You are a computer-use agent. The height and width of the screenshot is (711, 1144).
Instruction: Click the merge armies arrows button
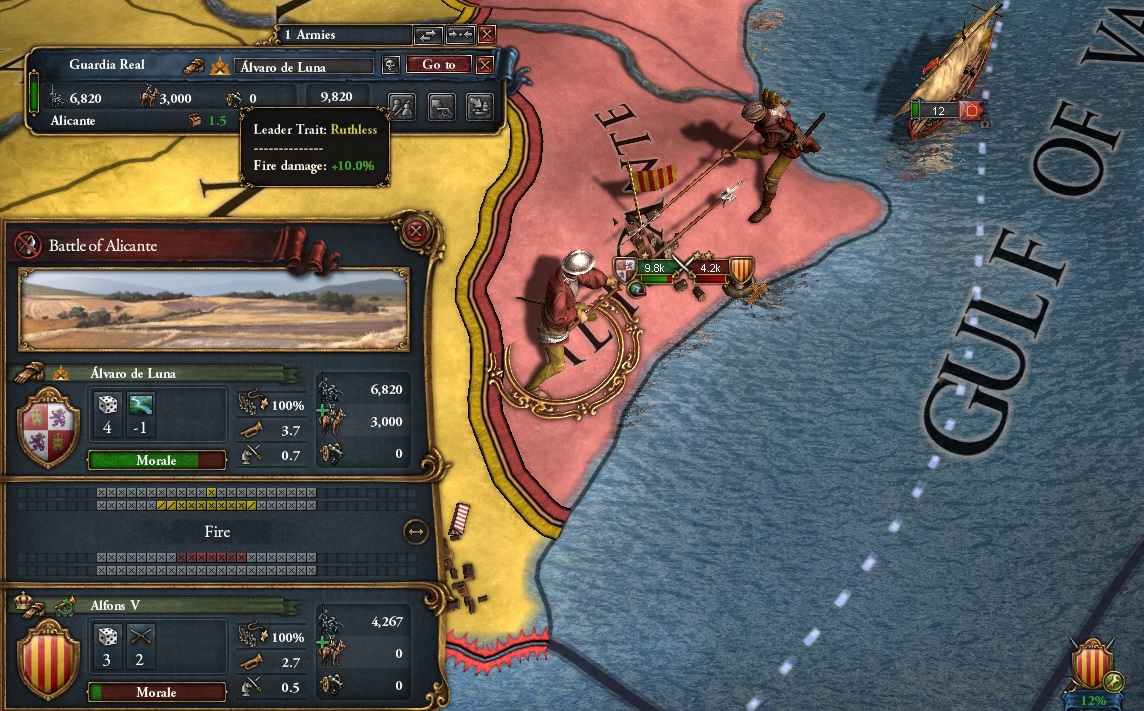click(459, 35)
